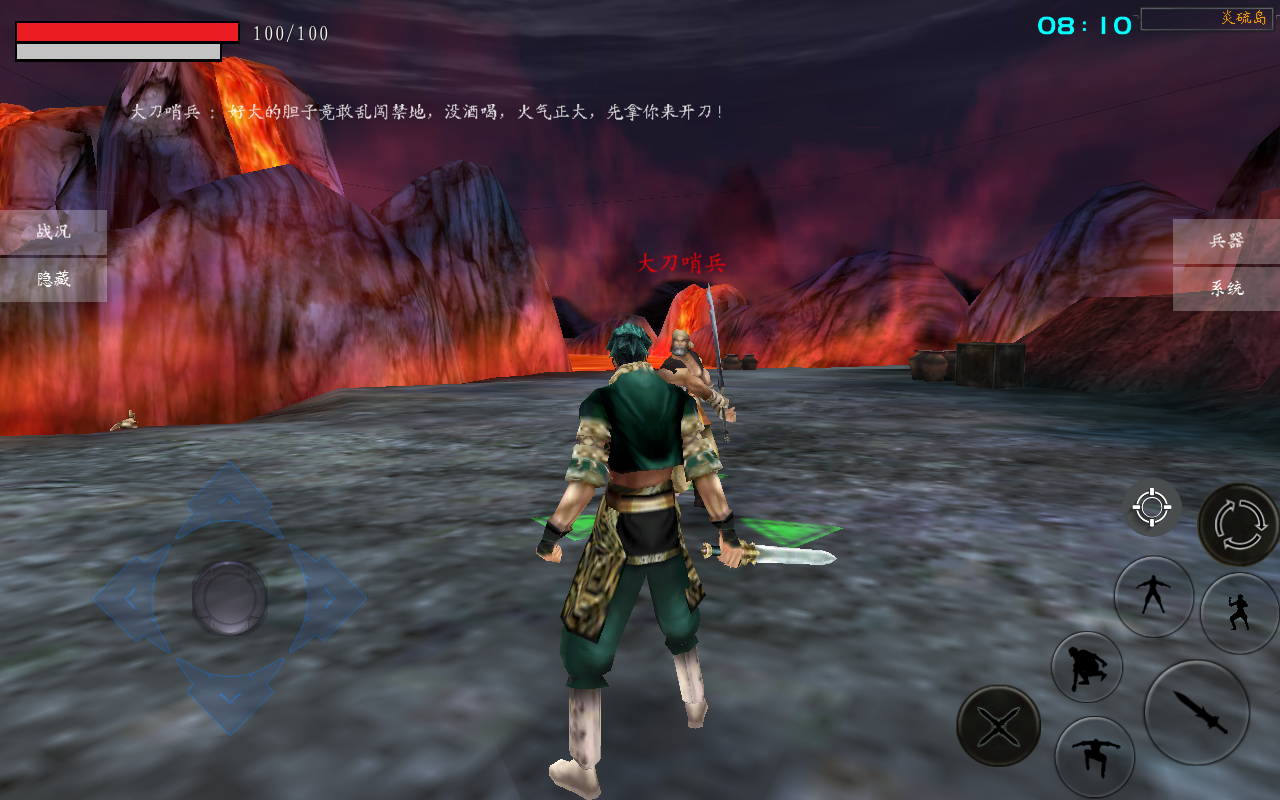Viewport: 1280px width, 800px height.
Task: Tap the down arrow on the movement pad
Action: [x=229, y=695]
